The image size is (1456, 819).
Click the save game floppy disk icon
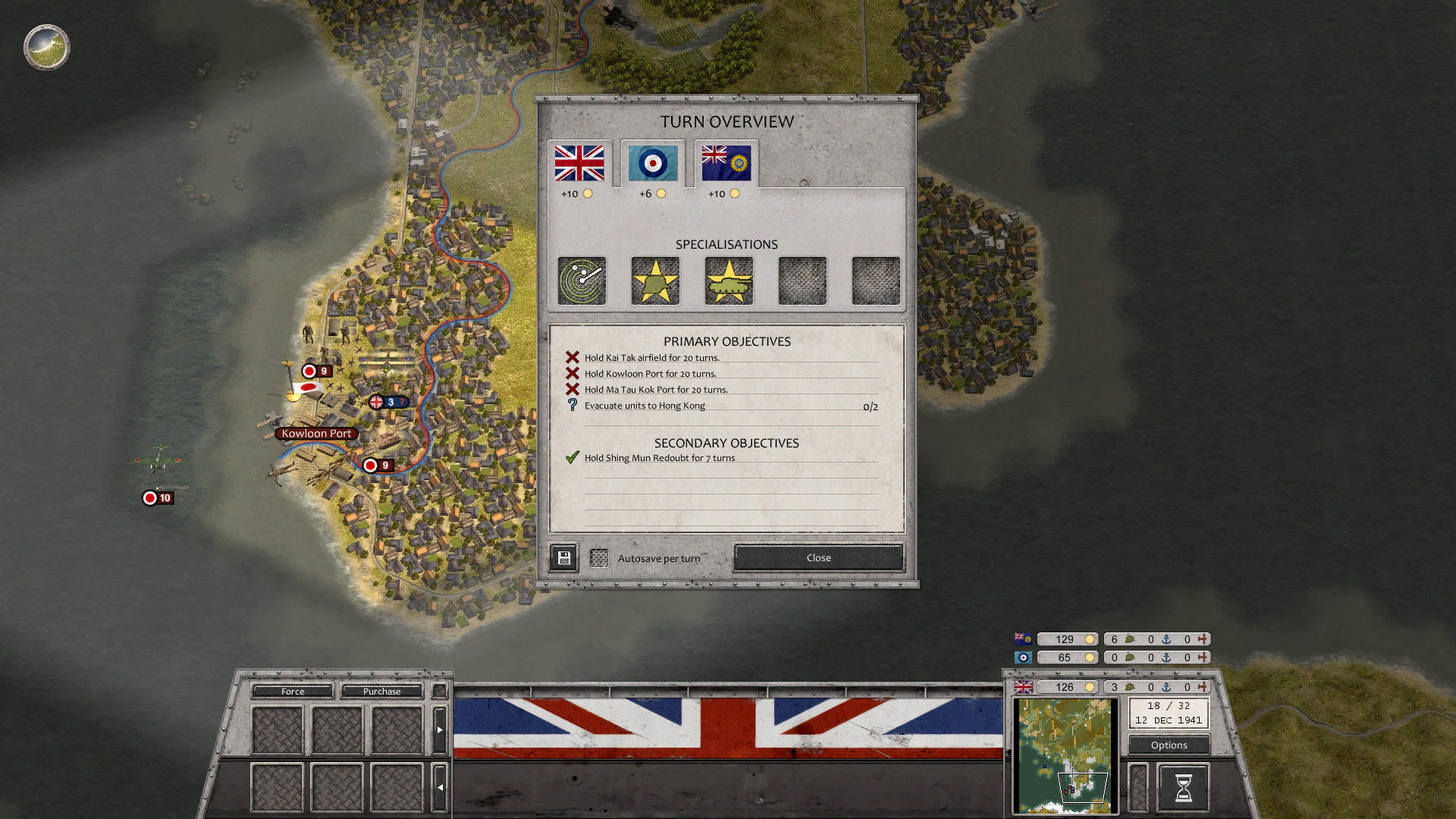[x=563, y=557]
